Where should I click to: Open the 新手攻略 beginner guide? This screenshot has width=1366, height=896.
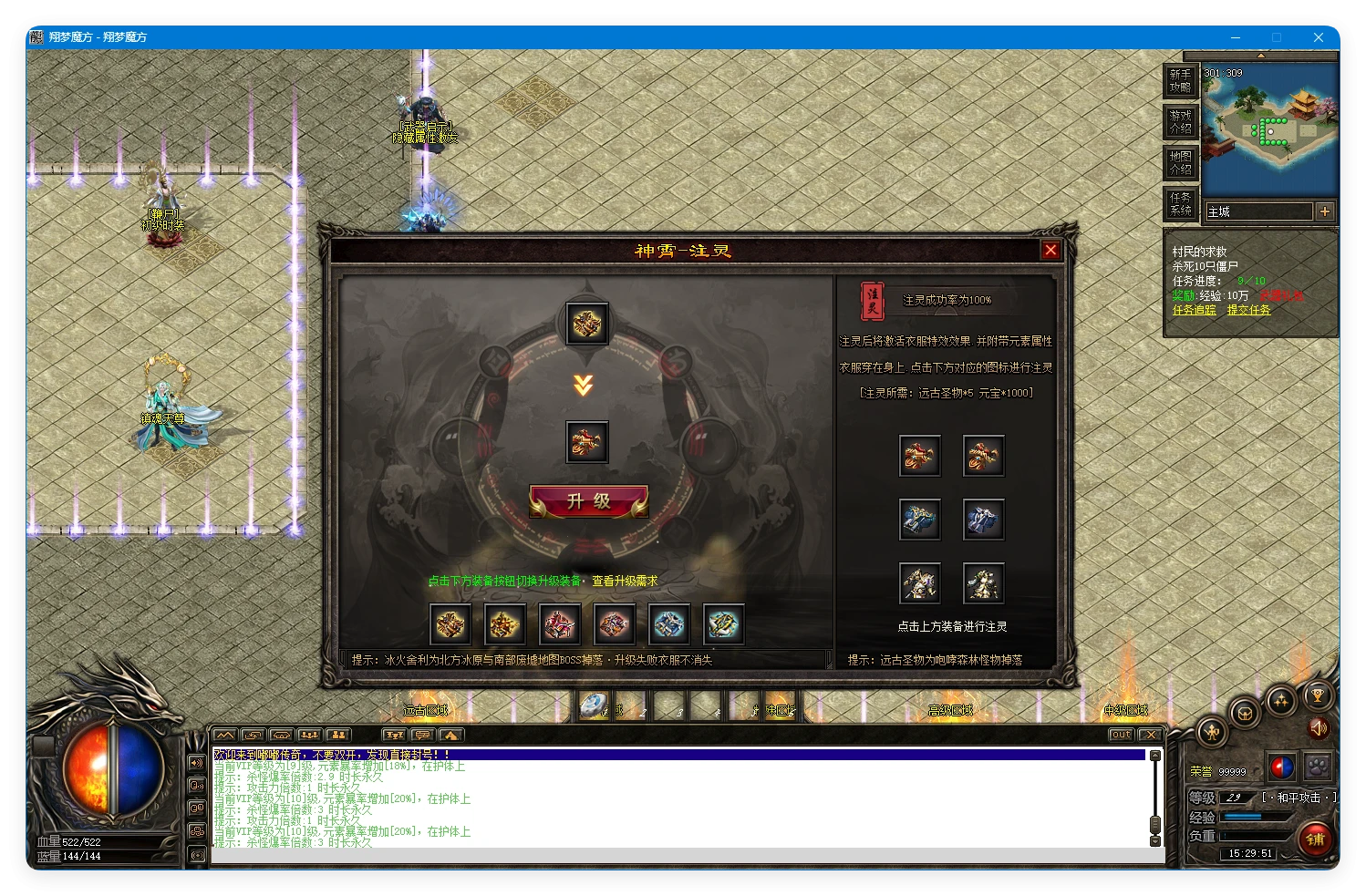click(x=1180, y=80)
